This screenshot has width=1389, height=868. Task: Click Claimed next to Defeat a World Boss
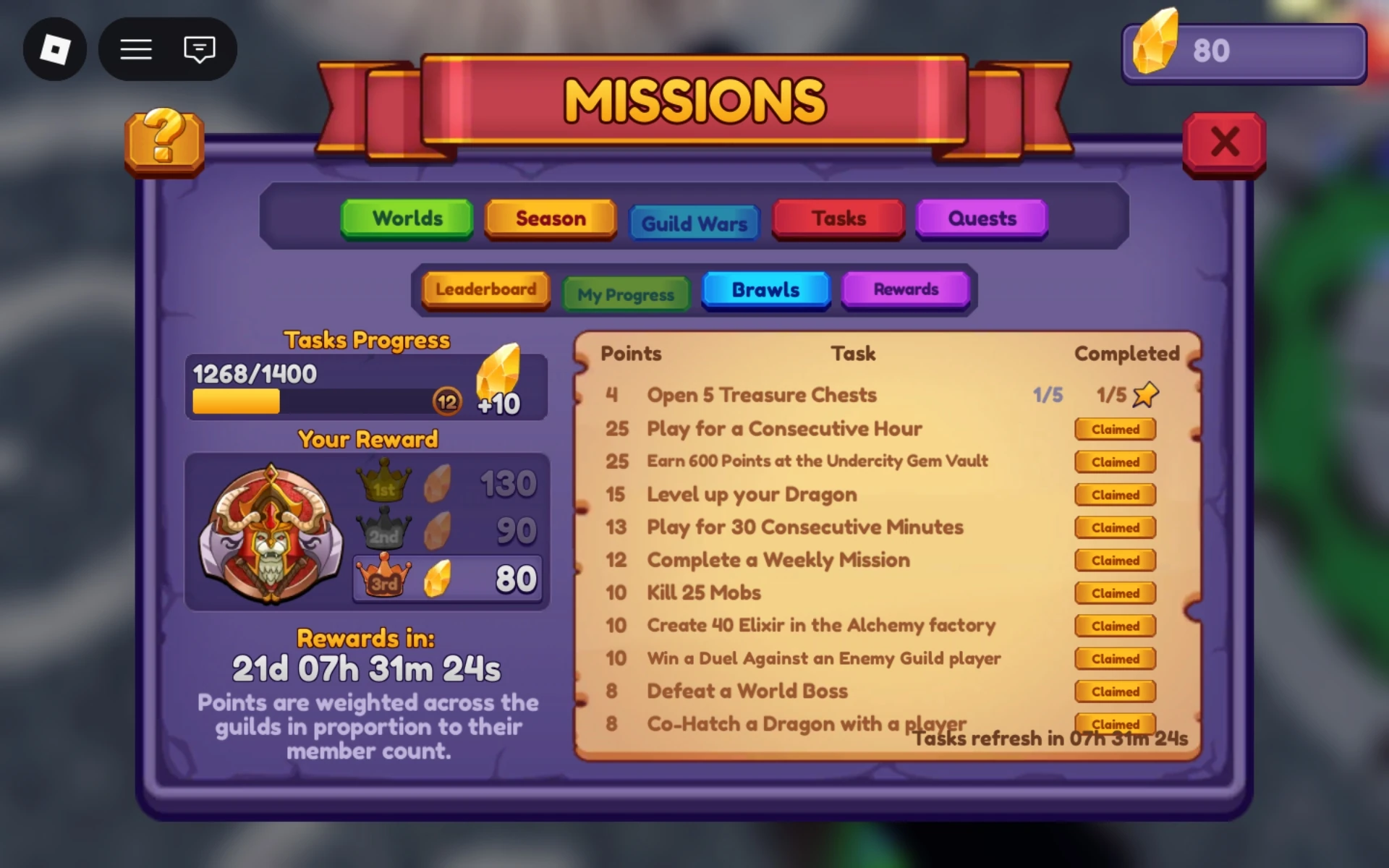1115,692
